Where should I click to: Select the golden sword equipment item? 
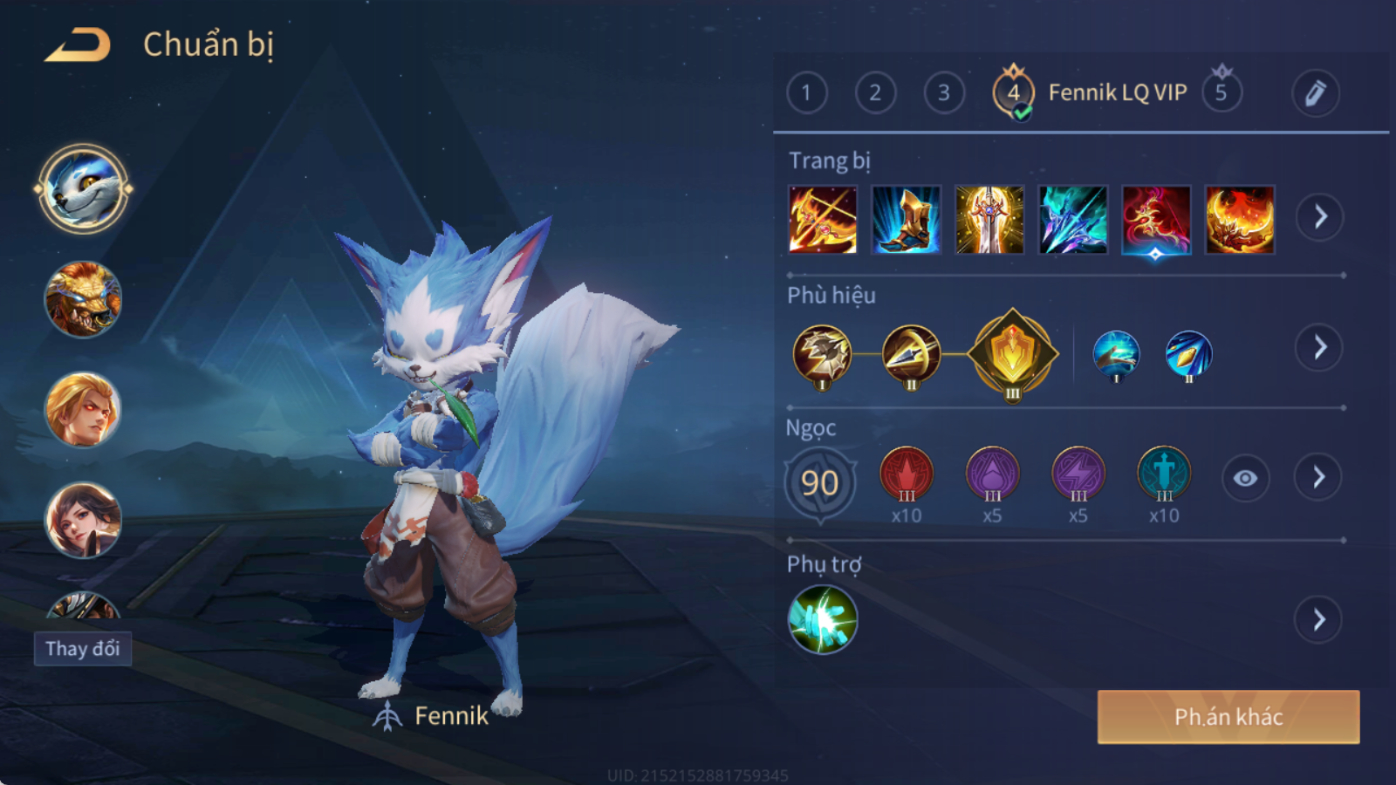[x=989, y=219]
